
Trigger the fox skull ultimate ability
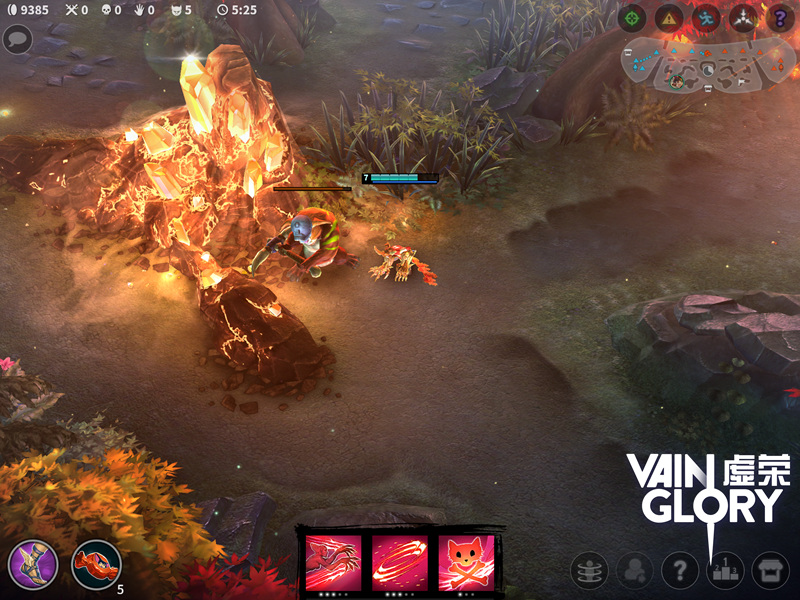tap(466, 563)
